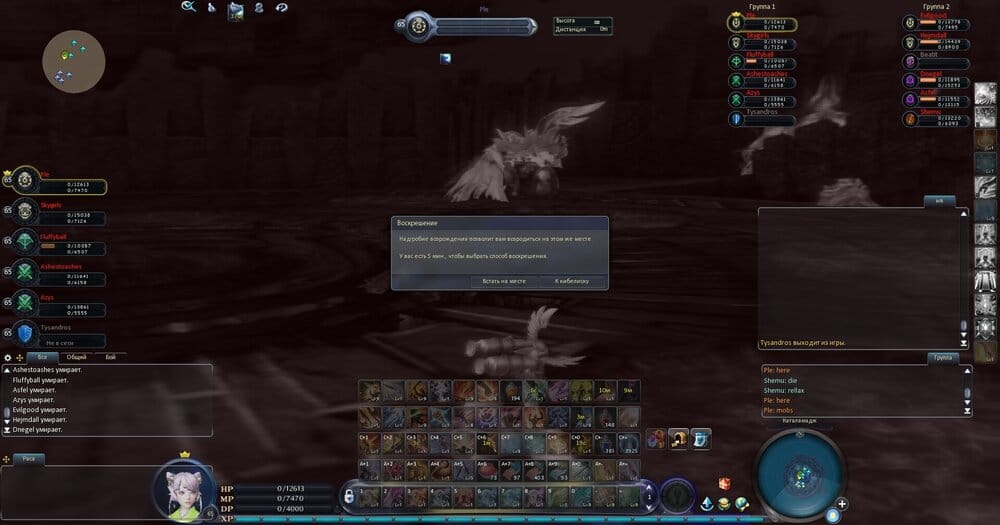
Task: Open the blue scroll icon near hotbar
Action: pyautogui.click(x=702, y=438)
